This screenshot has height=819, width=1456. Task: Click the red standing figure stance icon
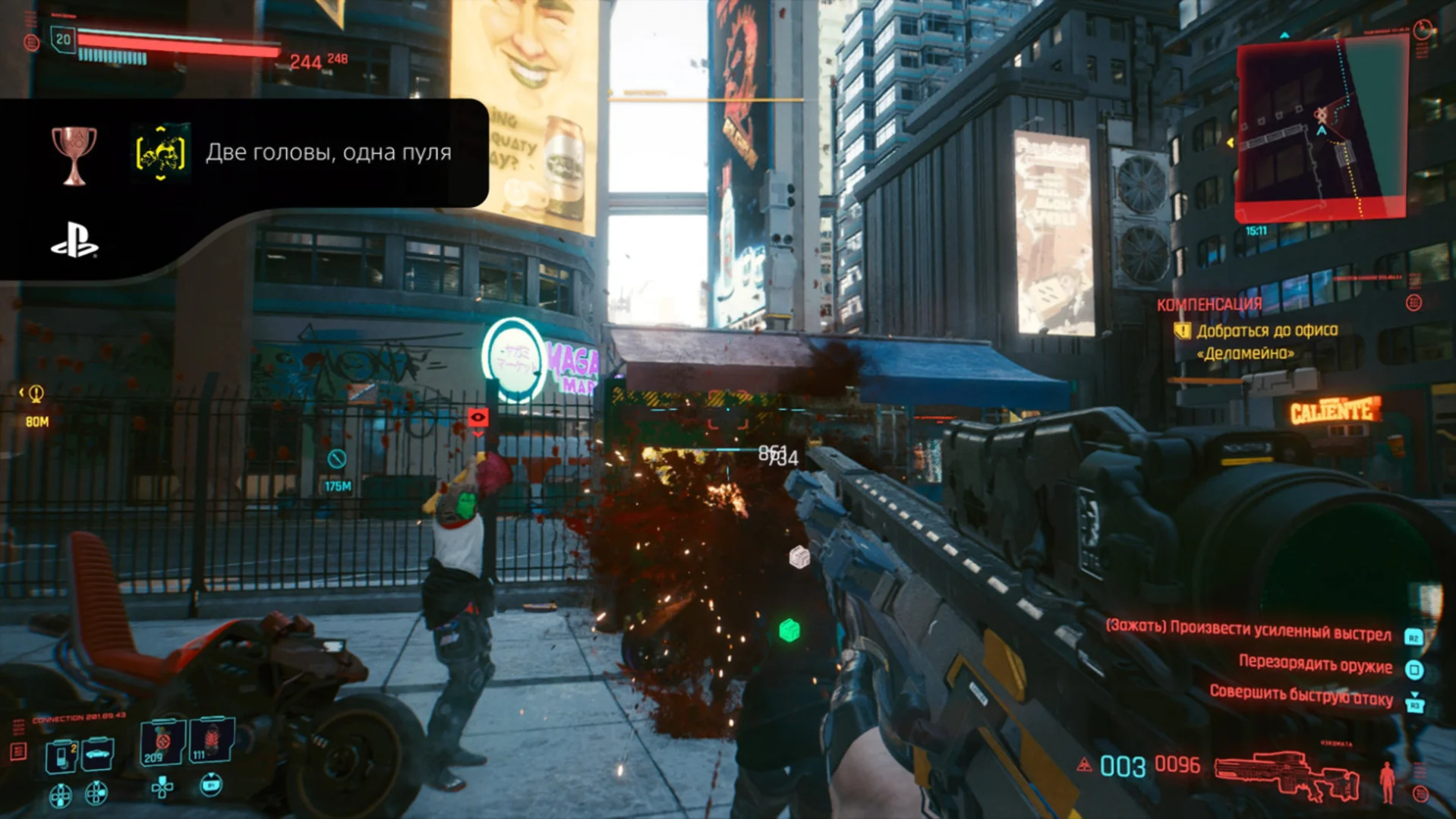(x=1387, y=782)
